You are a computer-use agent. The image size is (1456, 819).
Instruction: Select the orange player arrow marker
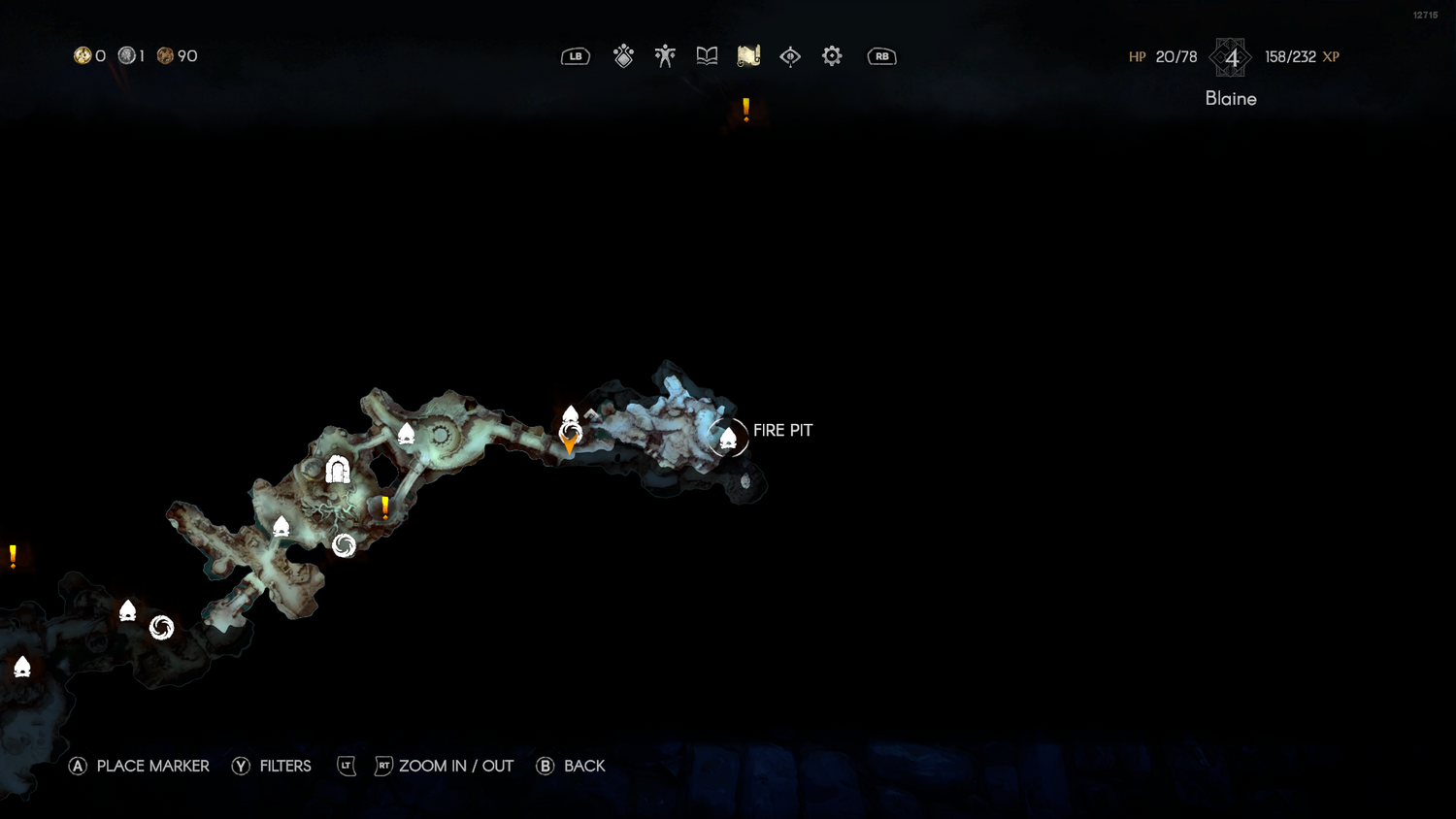click(570, 445)
